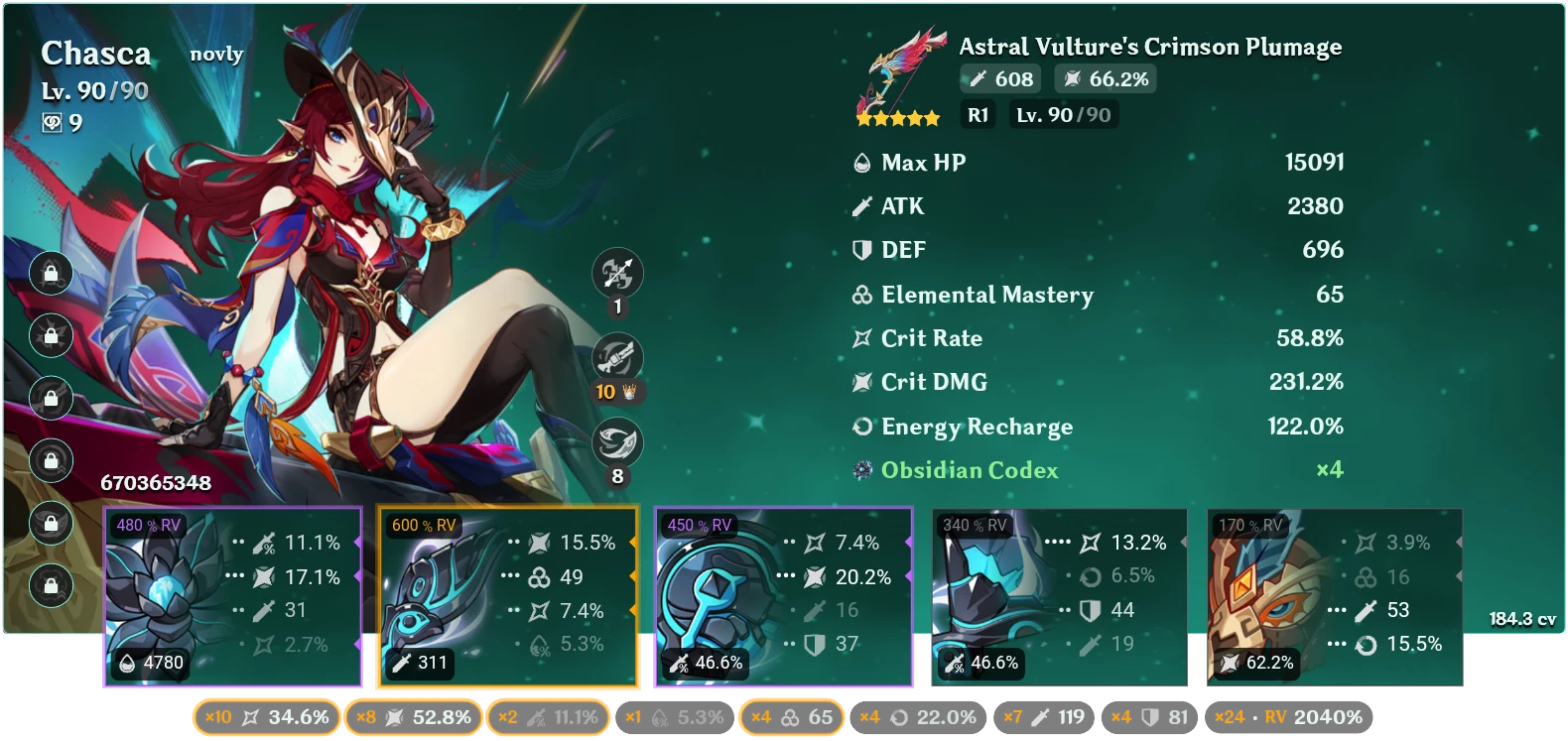Screen dimensions: 1568x741
Task: Select the Normal Attack talent icon
Action: point(616,274)
